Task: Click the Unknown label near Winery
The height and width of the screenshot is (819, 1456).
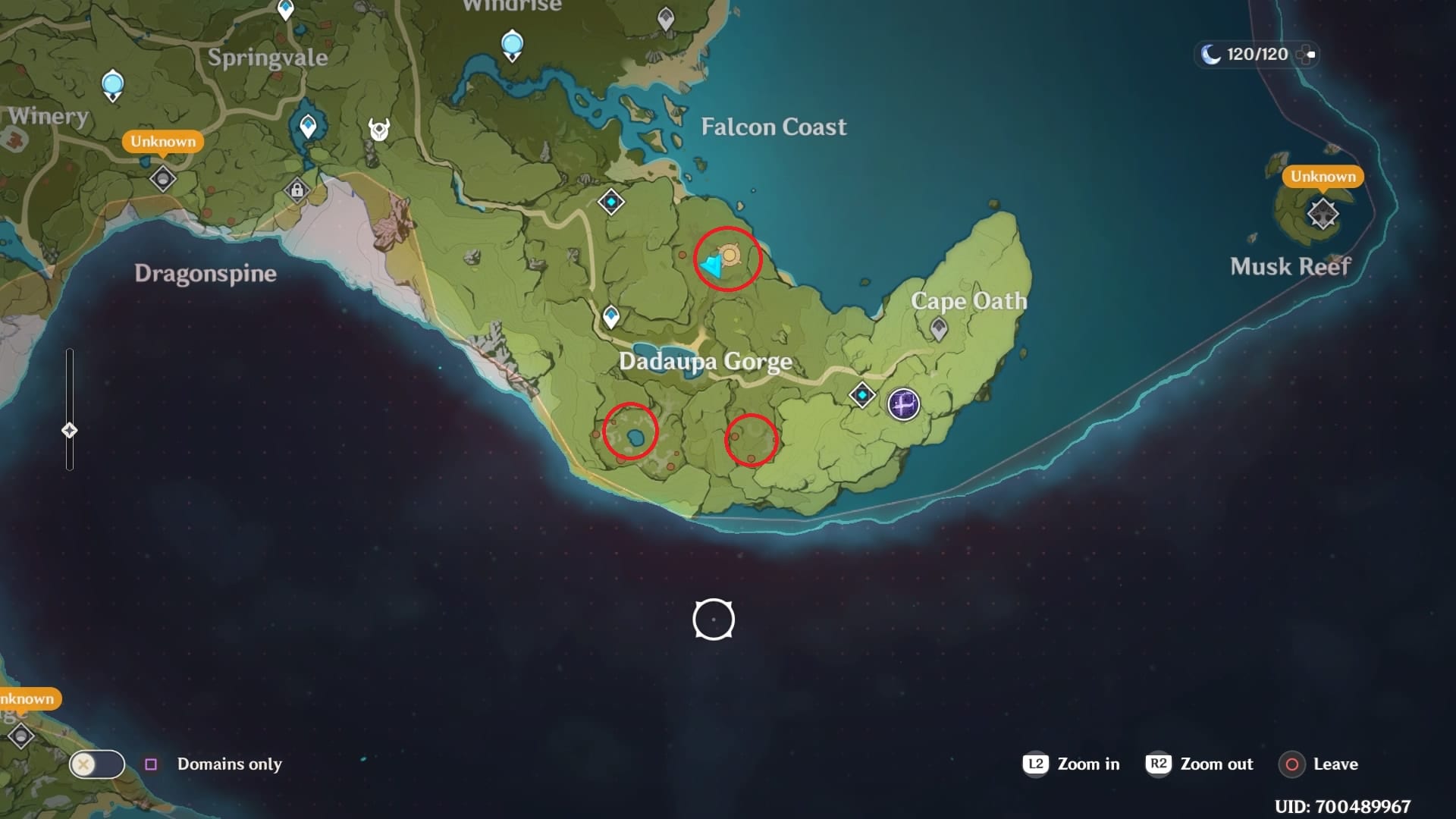Action: coord(162,141)
